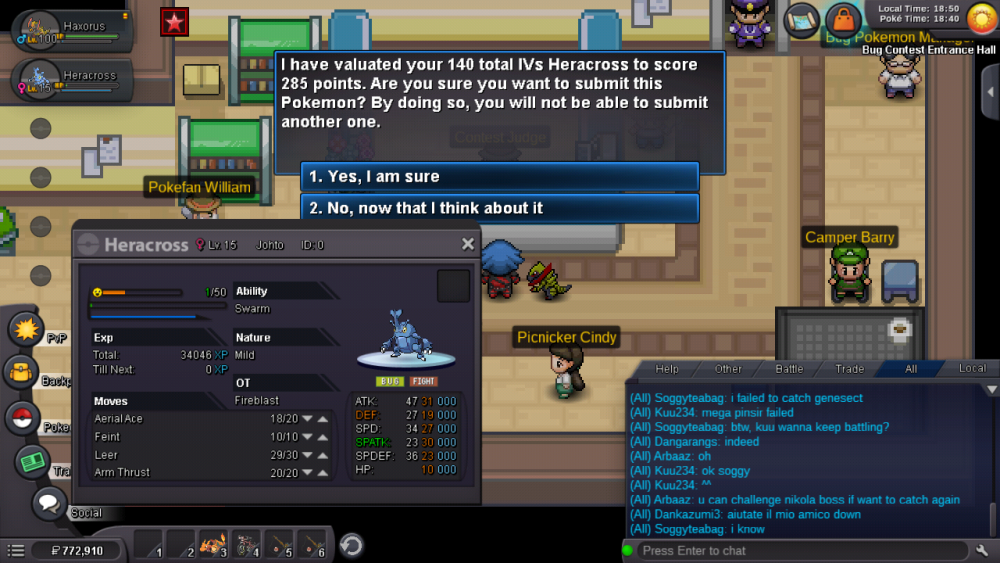
Task: Open the PvP menu icon
Action: pyautogui.click(x=26, y=328)
